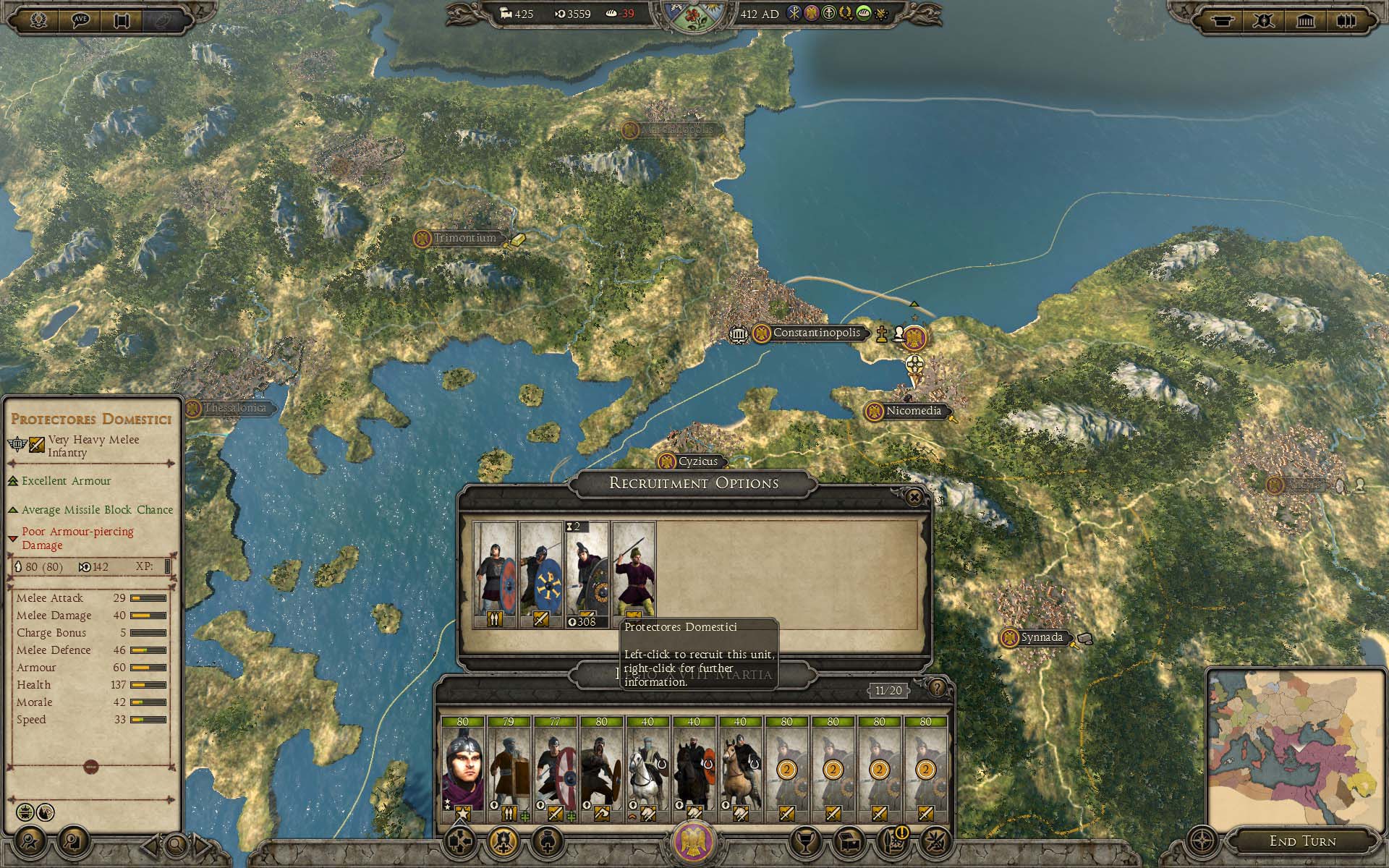Select the Nicomedia settlement label
The height and width of the screenshot is (868, 1389).
pos(913,411)
